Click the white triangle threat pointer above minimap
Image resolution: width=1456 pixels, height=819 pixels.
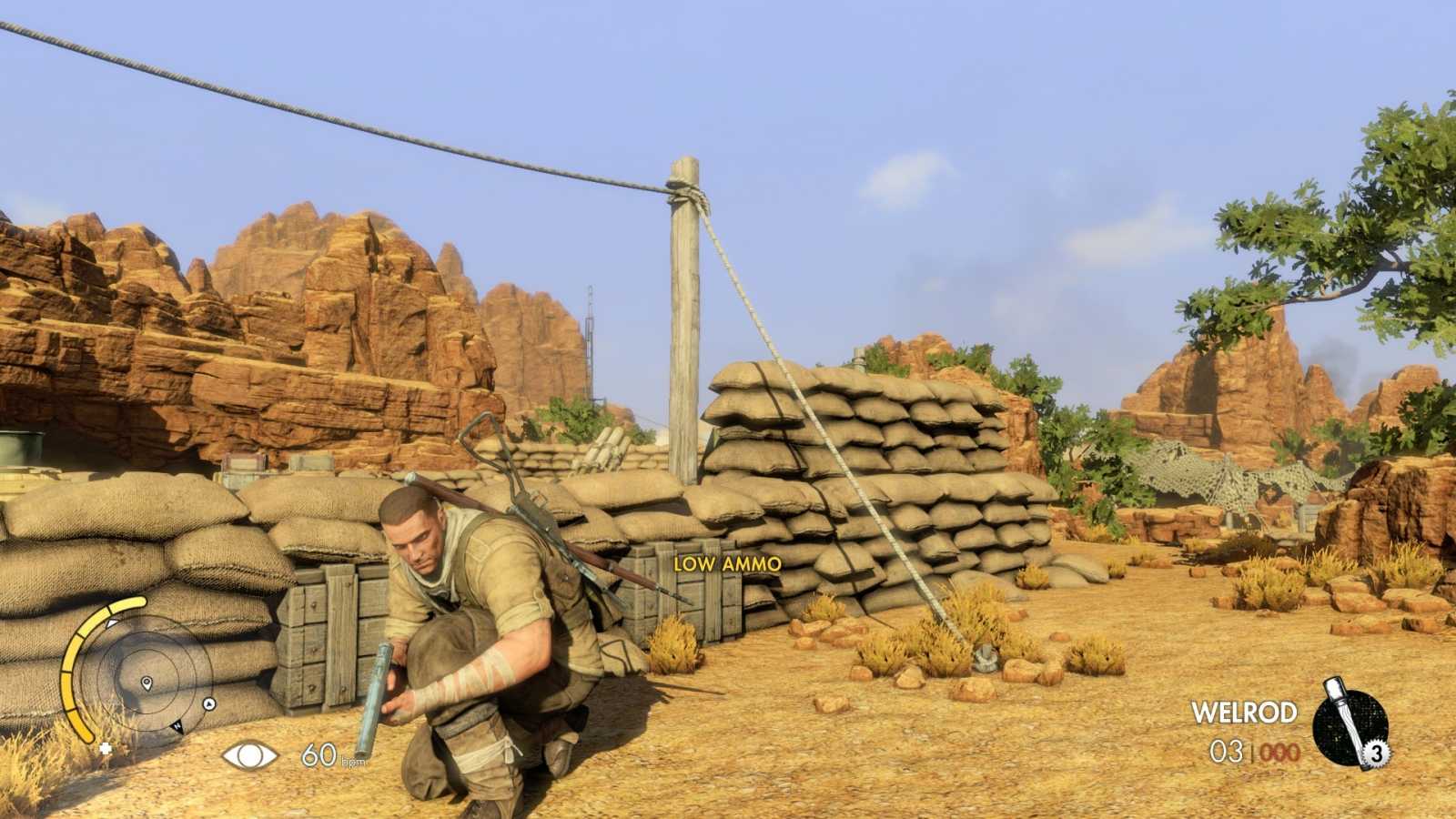coord(111,622)
